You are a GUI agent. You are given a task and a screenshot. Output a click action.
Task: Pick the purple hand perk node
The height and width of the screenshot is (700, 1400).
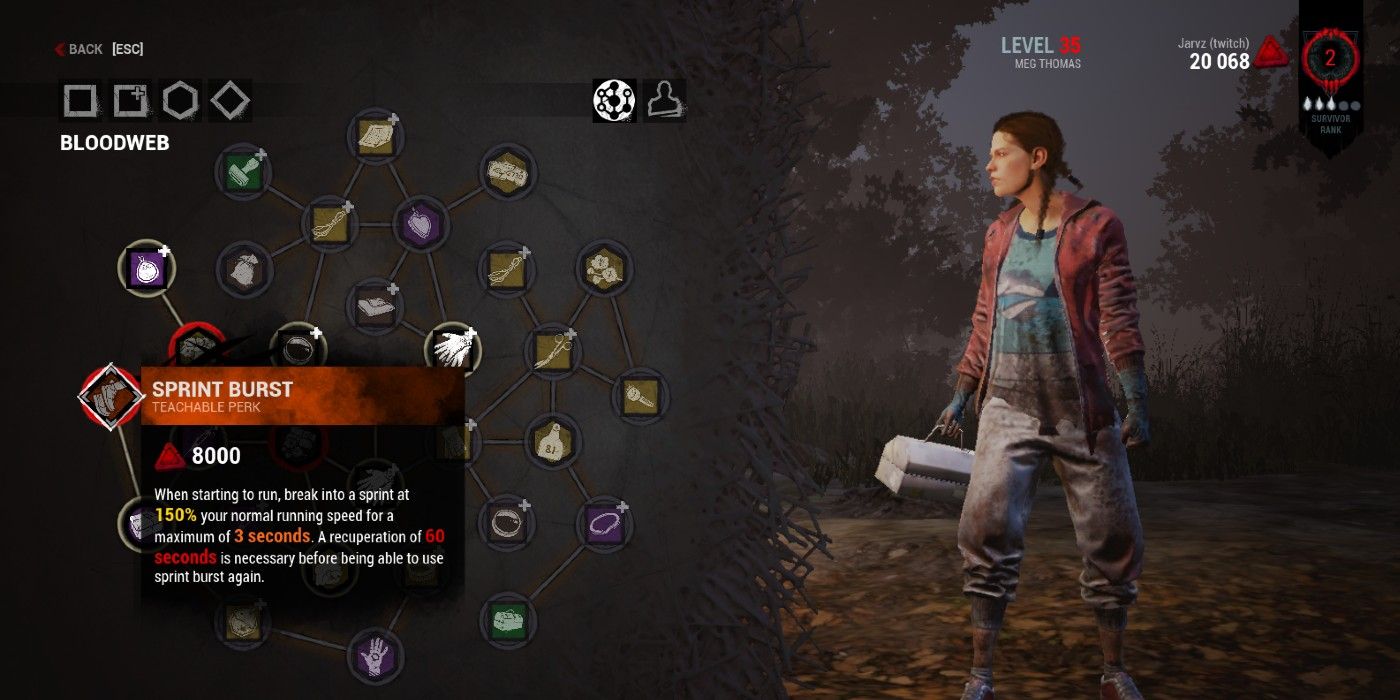click(375, 656)
